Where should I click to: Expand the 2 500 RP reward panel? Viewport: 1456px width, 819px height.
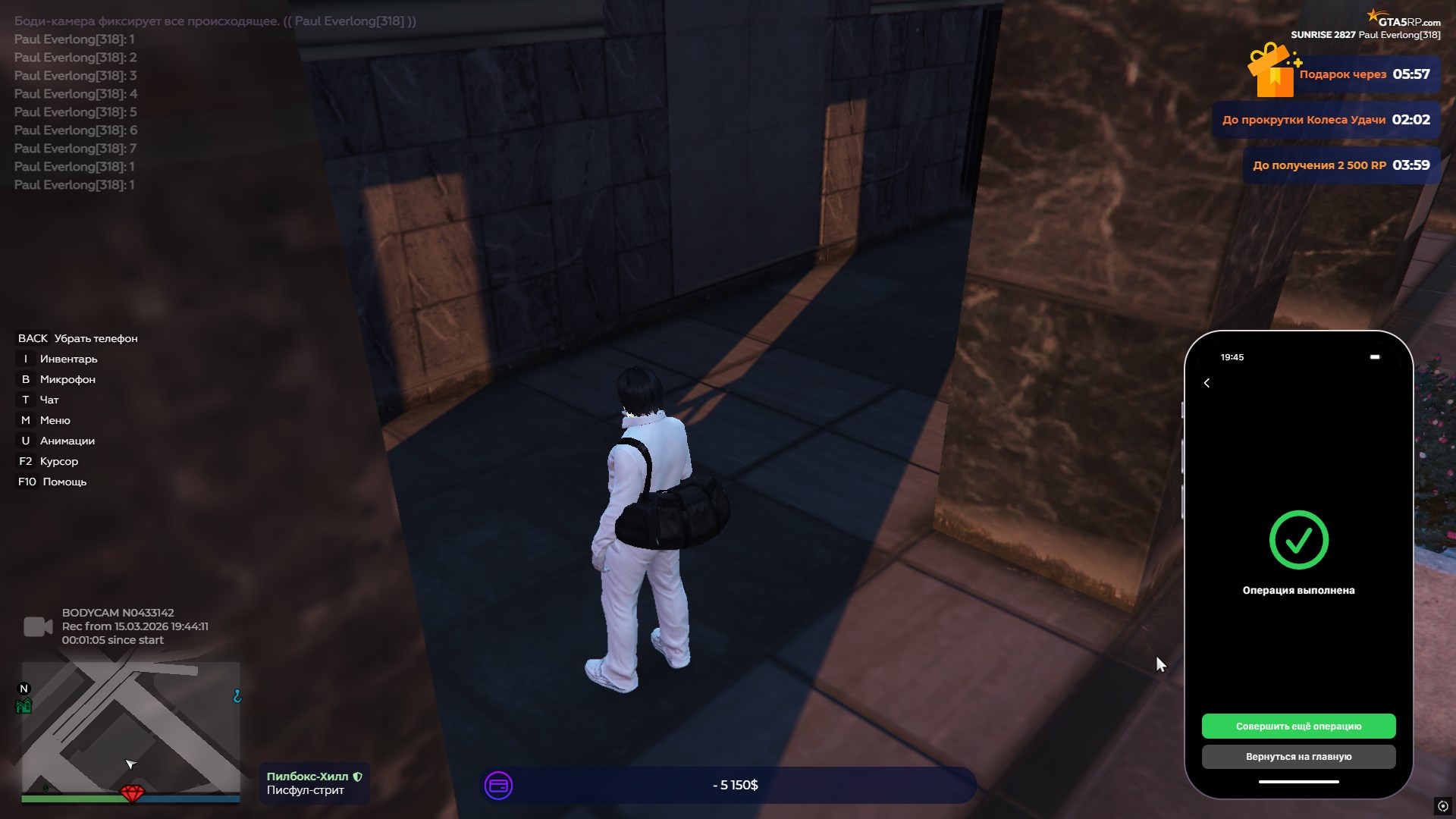(x=1340, y=165)
